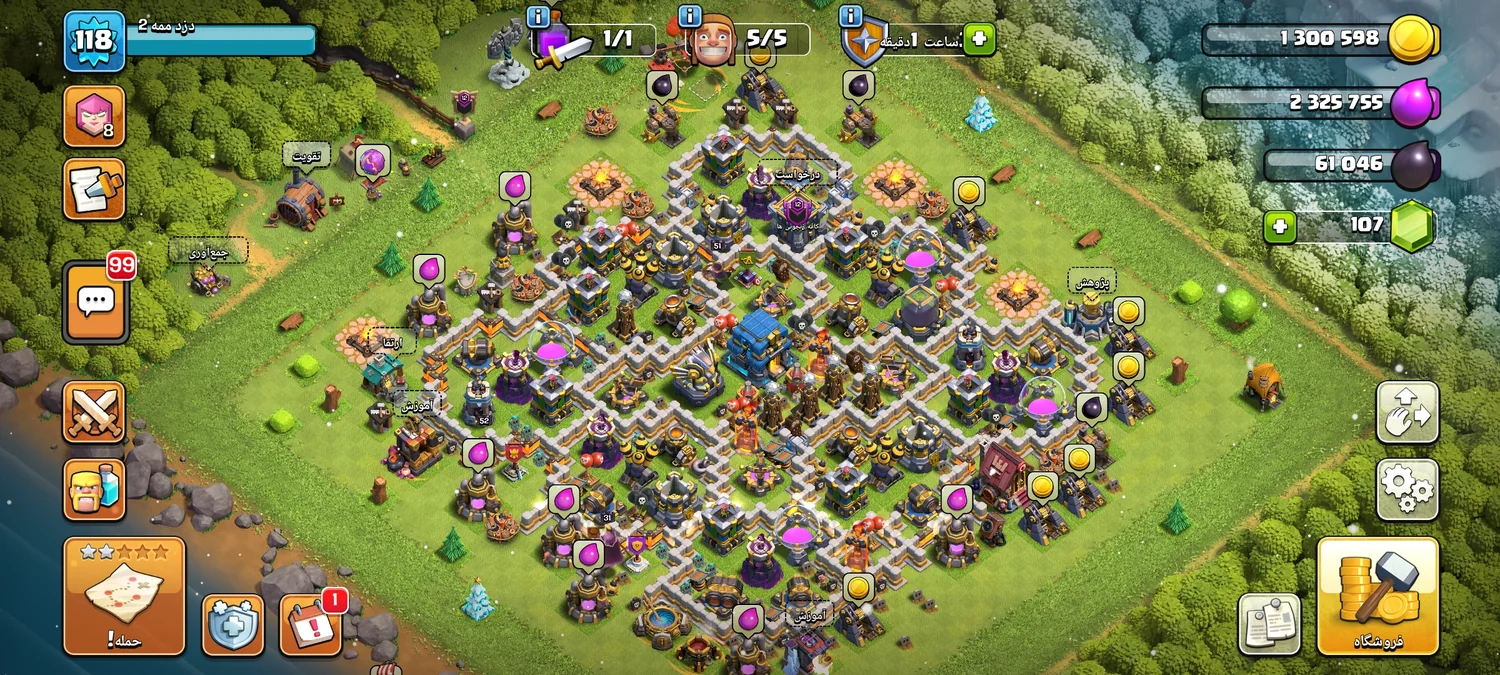
Task: Open the pink elixir resource counter
Action: click(x=1320, y=103)
